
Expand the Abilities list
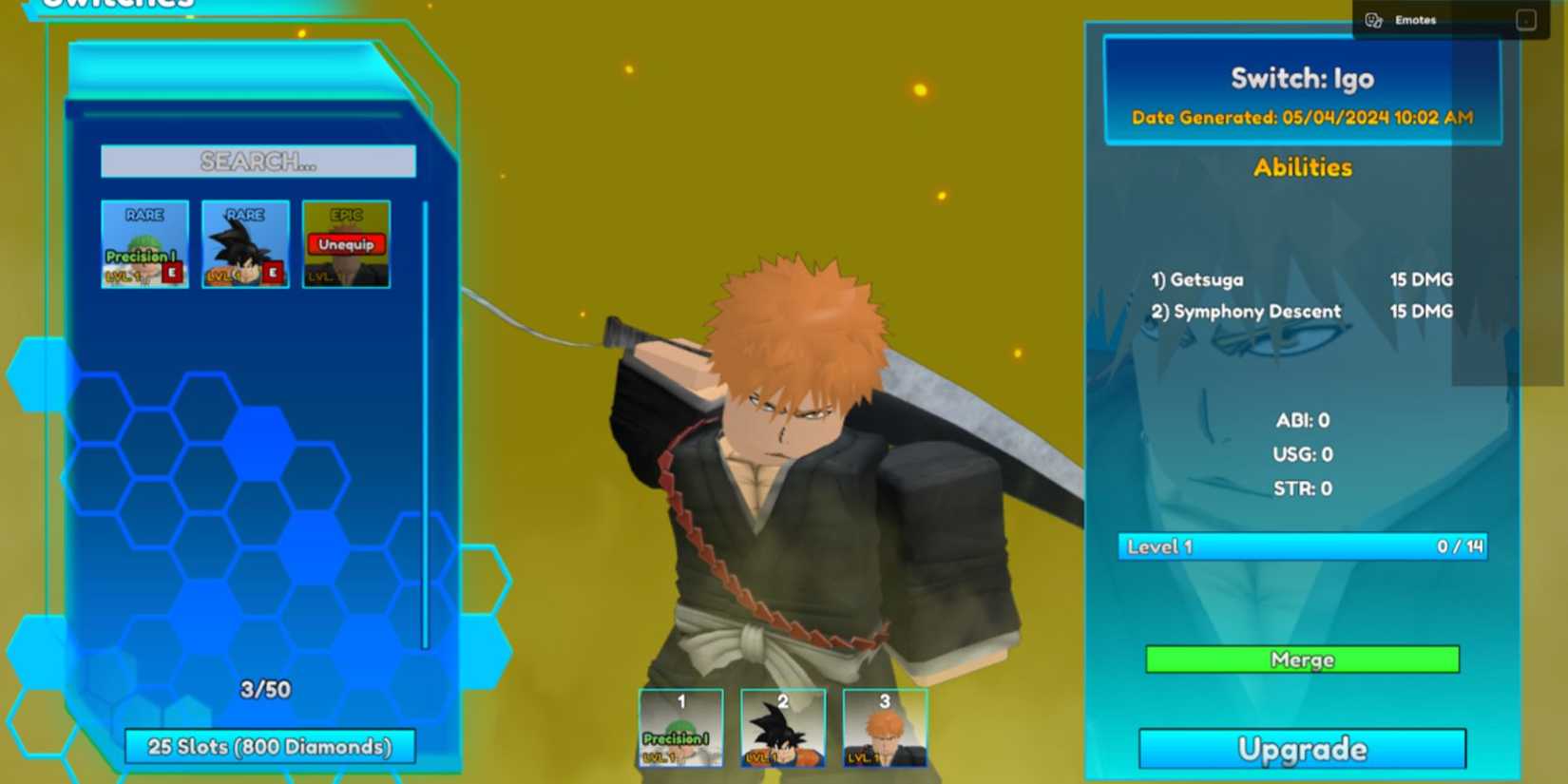point(1303,167)
